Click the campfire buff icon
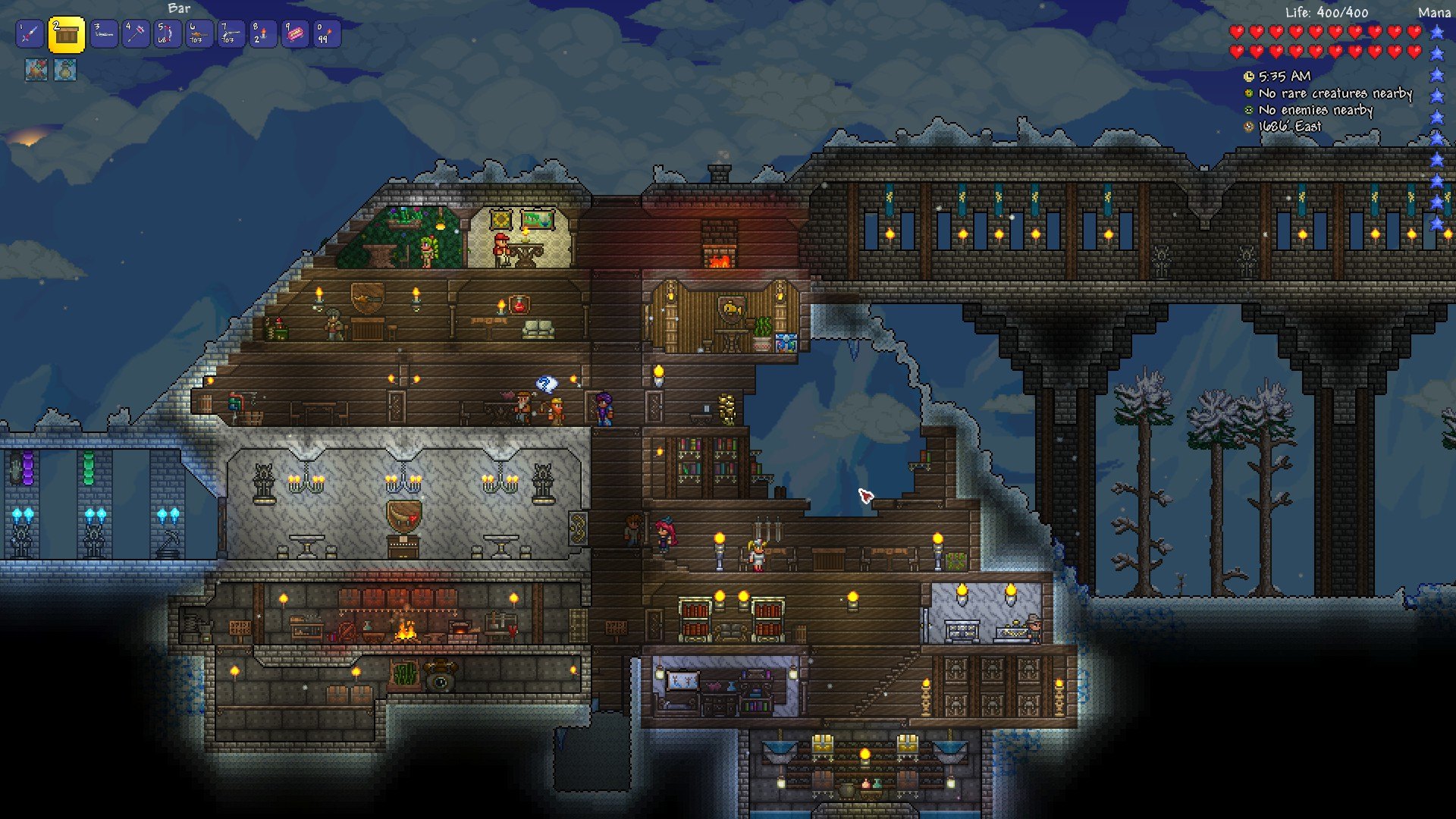This screenshot has height=819, width=1456. (x=36, y=70)
